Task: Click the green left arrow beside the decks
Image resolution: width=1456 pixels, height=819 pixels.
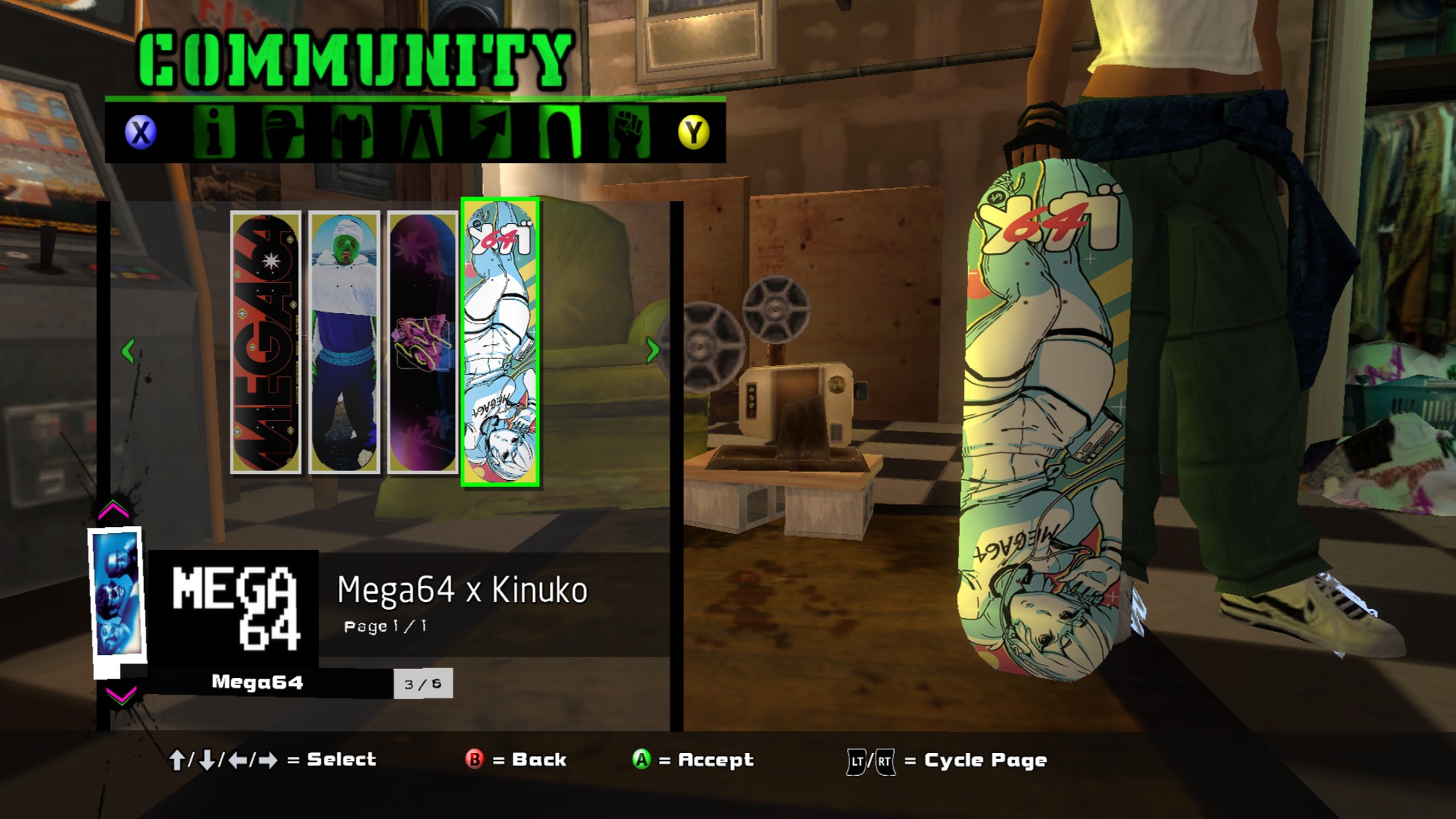Action: click(x=128, y=350)
